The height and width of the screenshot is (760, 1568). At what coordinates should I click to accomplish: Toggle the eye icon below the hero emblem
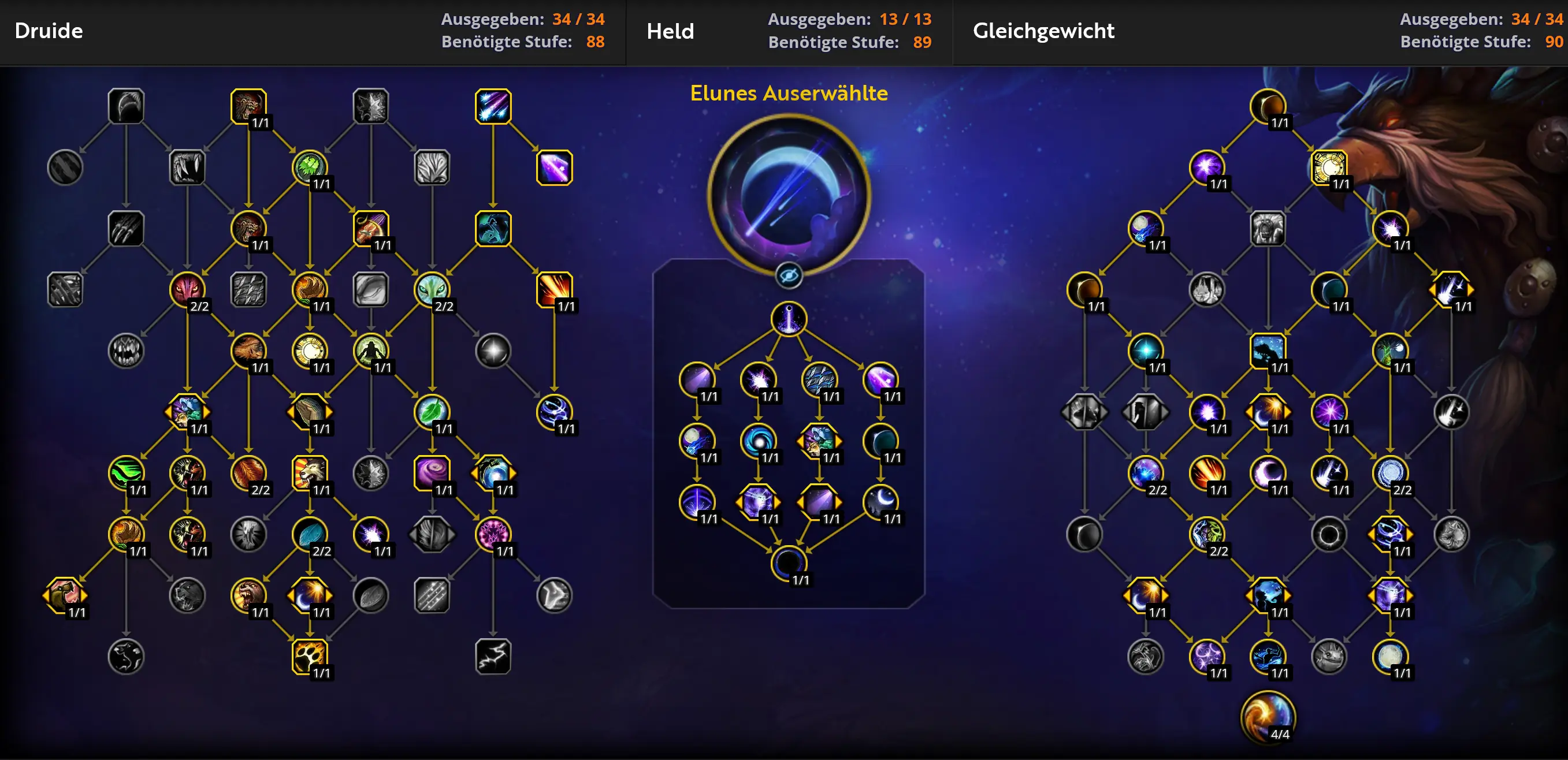(788, 276)
